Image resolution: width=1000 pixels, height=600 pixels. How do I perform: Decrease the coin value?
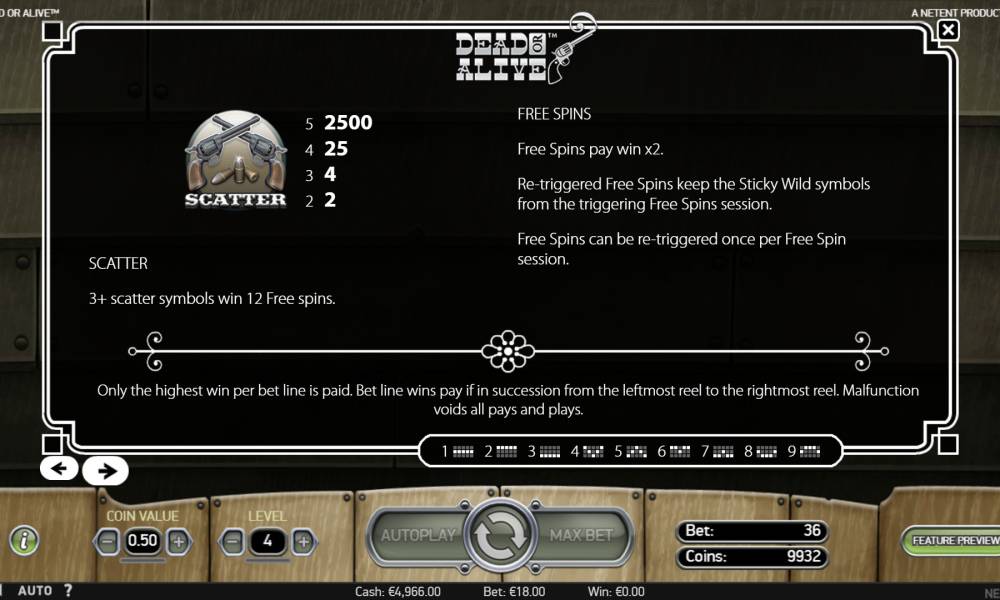(109, 541)
